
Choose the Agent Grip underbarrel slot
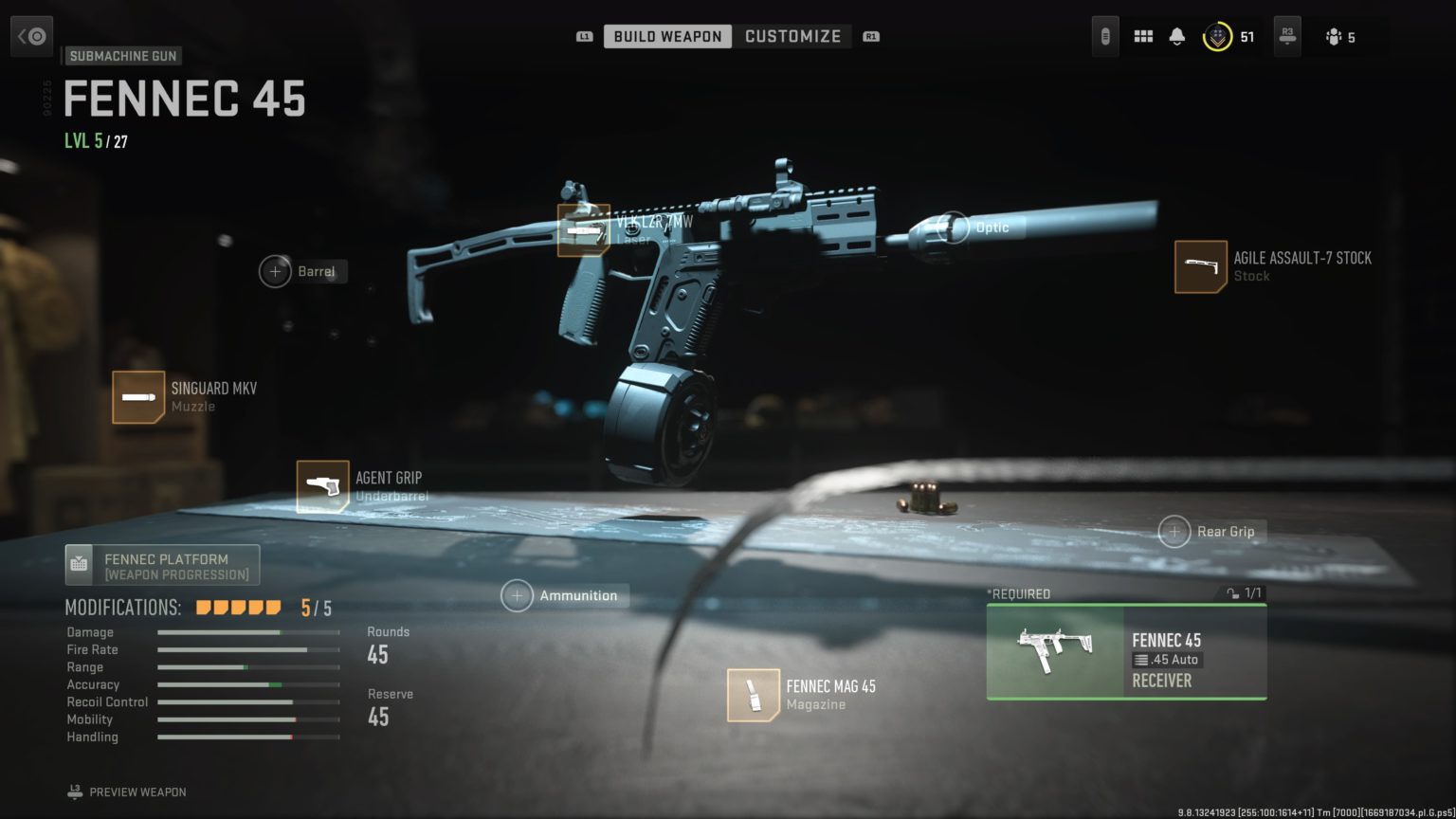click(x=322, y=486)
